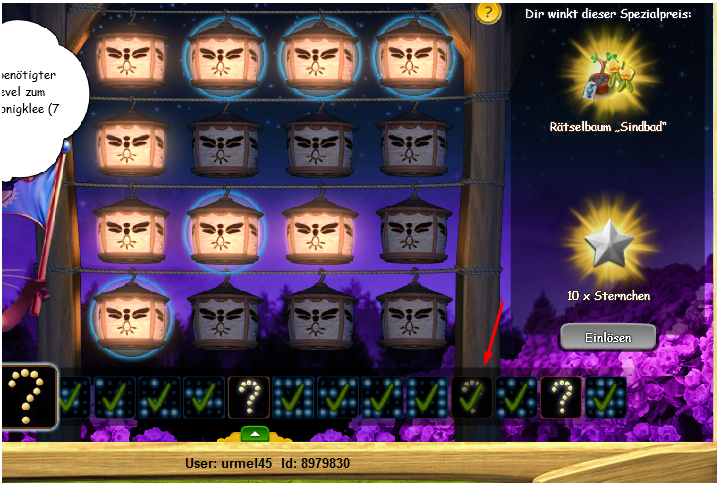Viewport: 717px width, 483px height.
Task: Select the silver star Sternchen prize icon
Action: pyautogui.click(x=608, y=244)
